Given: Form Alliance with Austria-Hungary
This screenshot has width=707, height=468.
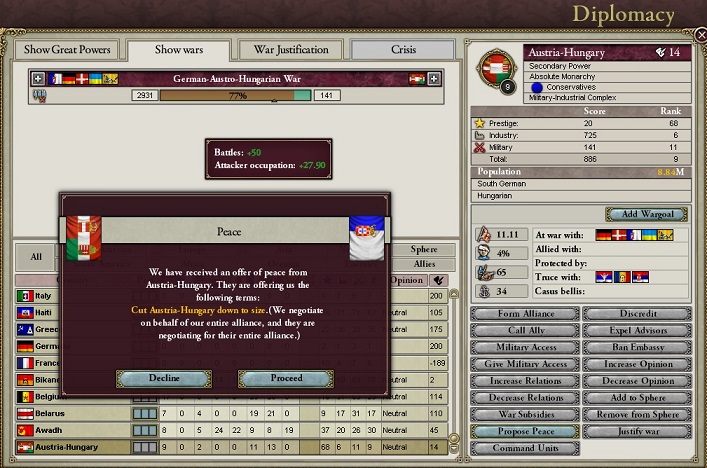Looking at the screenshot, I should [x=525, y=313].
